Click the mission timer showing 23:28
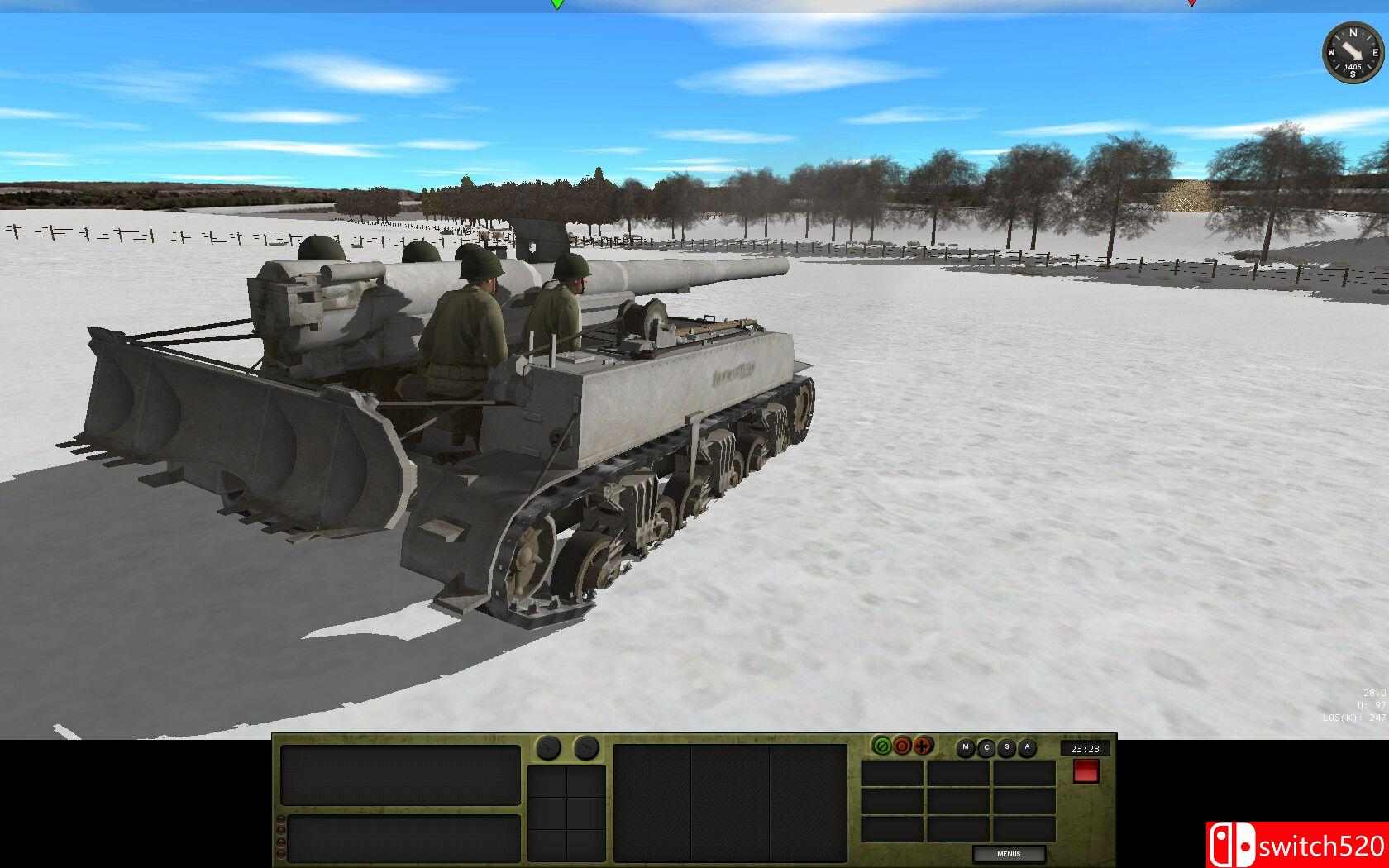This screenshot has width=1389, height=868. tap(1085, 748)
